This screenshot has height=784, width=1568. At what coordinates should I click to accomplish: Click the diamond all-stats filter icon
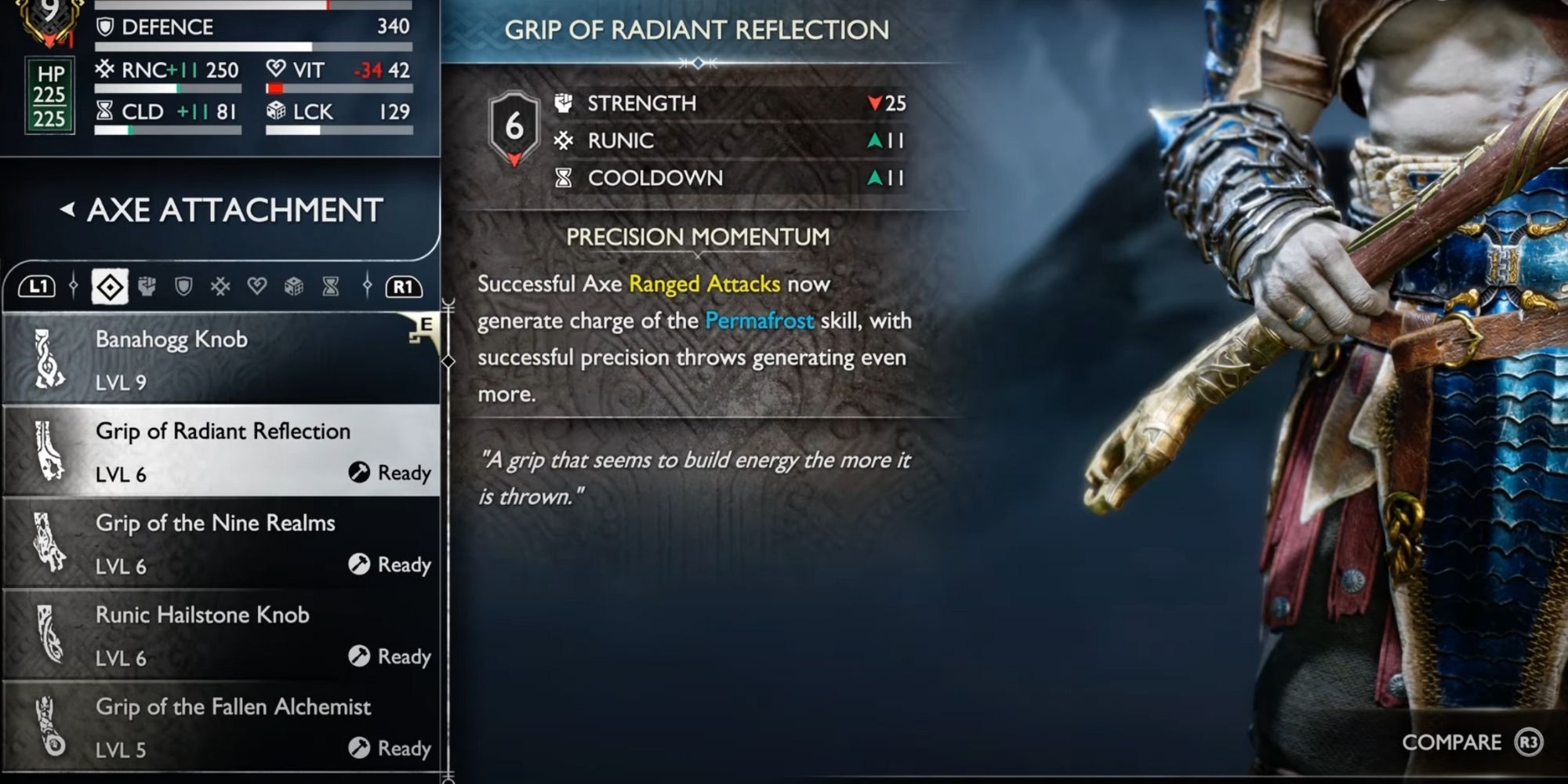pos(112,286)
